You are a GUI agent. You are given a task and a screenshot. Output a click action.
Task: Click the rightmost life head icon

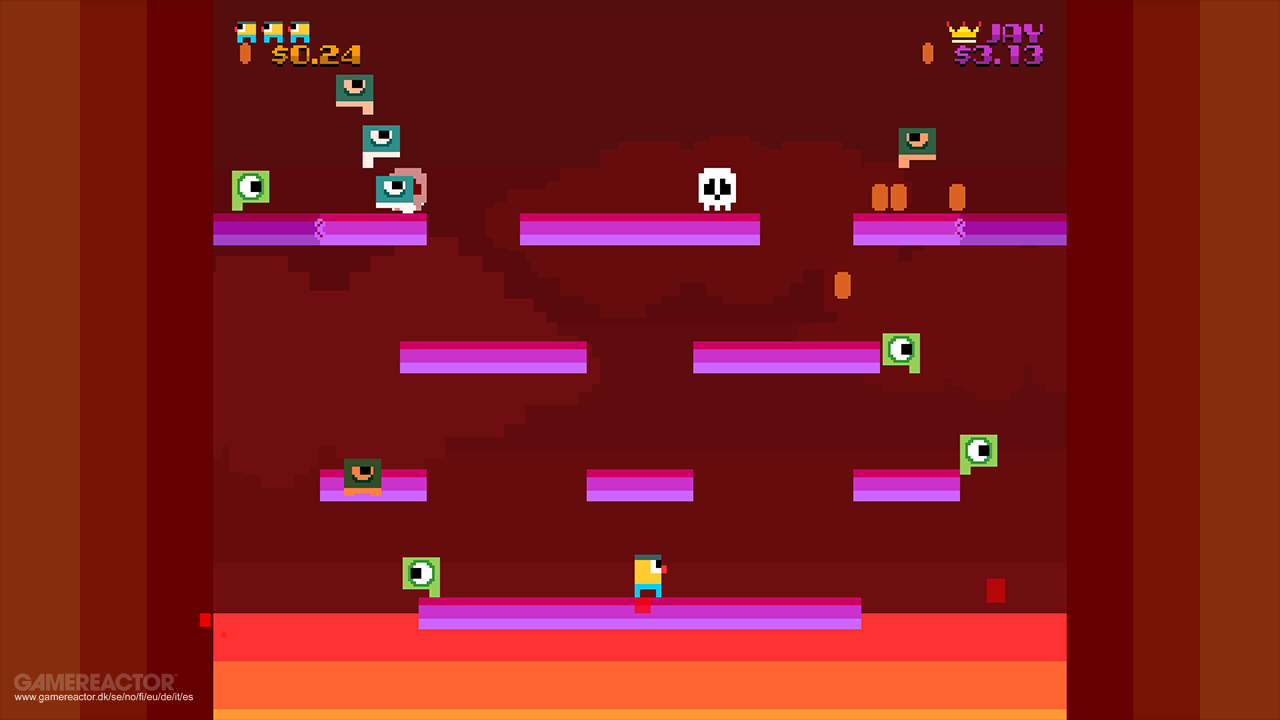click(299, 31)
